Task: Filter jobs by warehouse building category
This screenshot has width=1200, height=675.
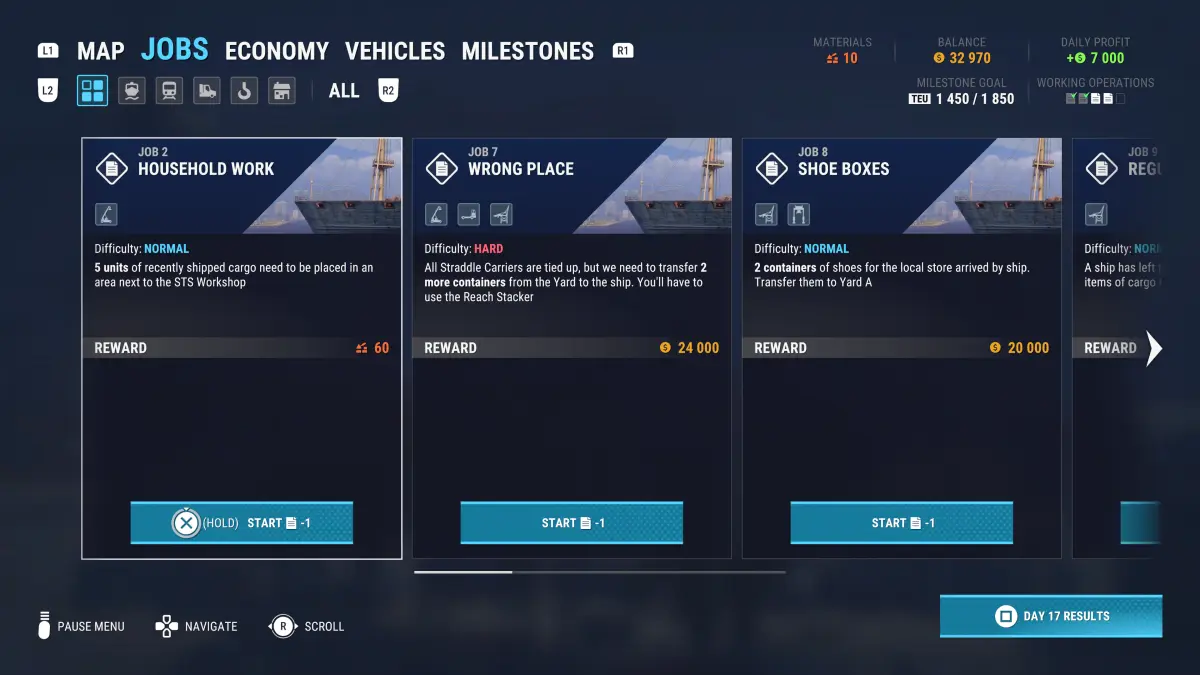Action: [282, 91]
